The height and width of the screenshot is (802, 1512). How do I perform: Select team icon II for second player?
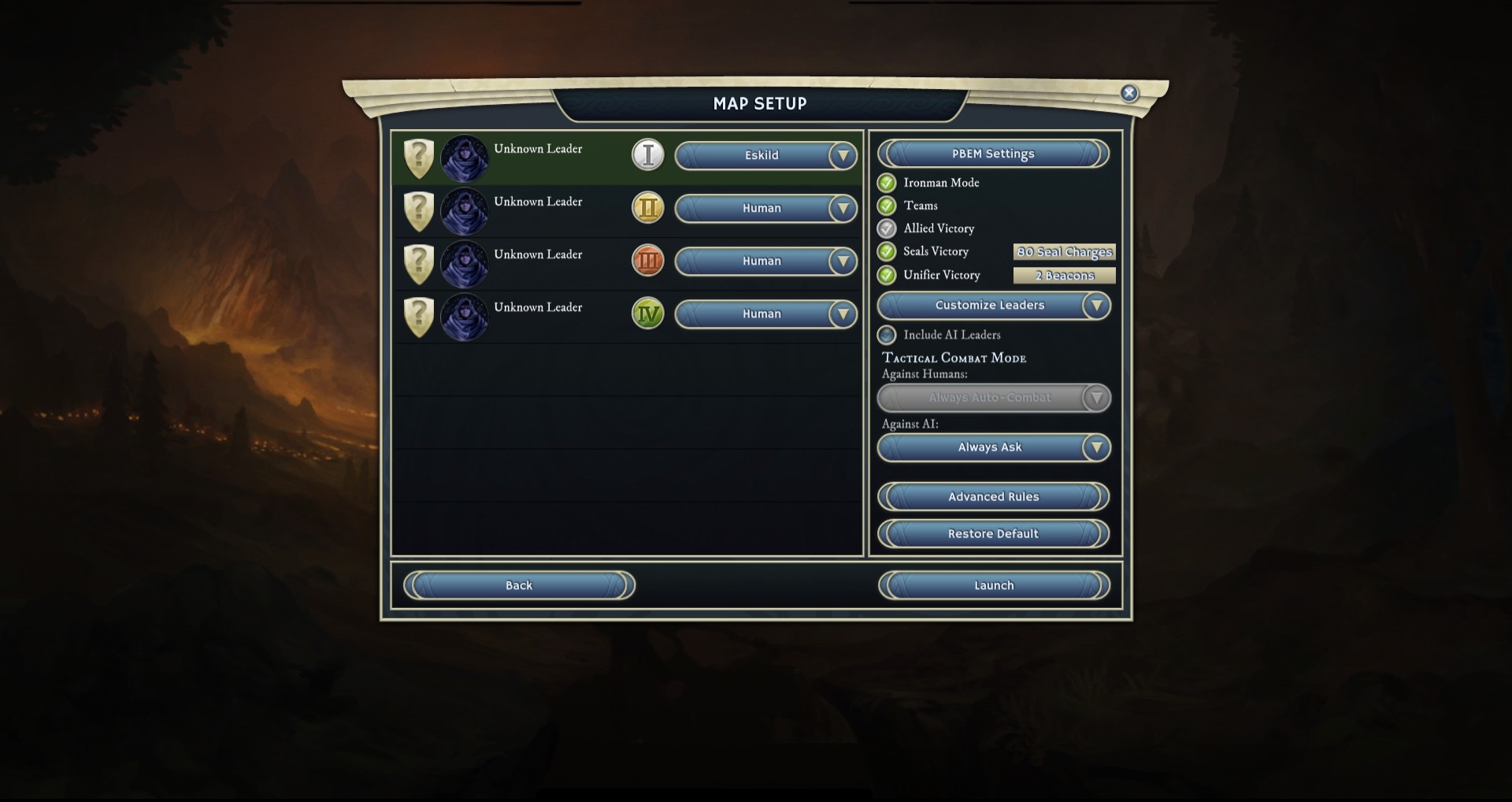[648, 208]
